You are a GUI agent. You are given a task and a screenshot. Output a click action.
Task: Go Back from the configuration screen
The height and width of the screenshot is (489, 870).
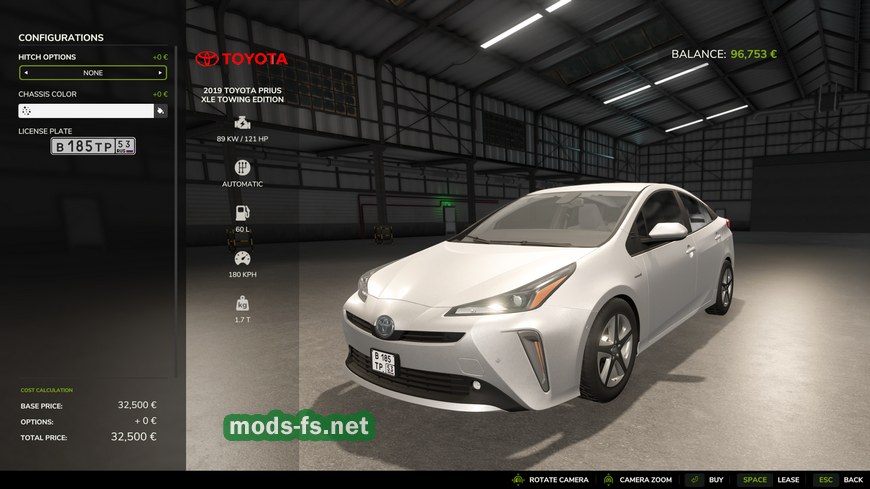pos(852,480)
